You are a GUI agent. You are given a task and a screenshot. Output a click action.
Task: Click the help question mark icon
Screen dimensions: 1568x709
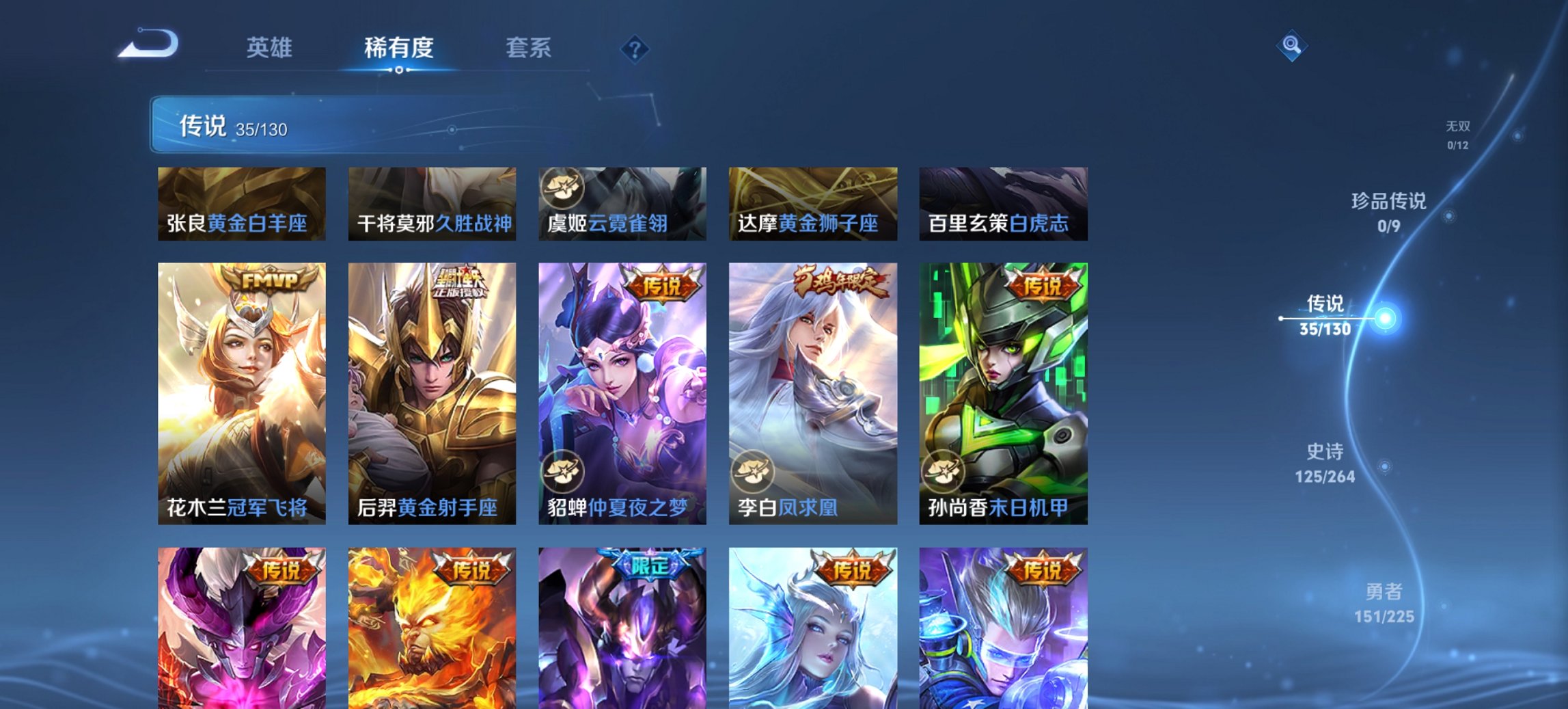(x=634, y=48)
